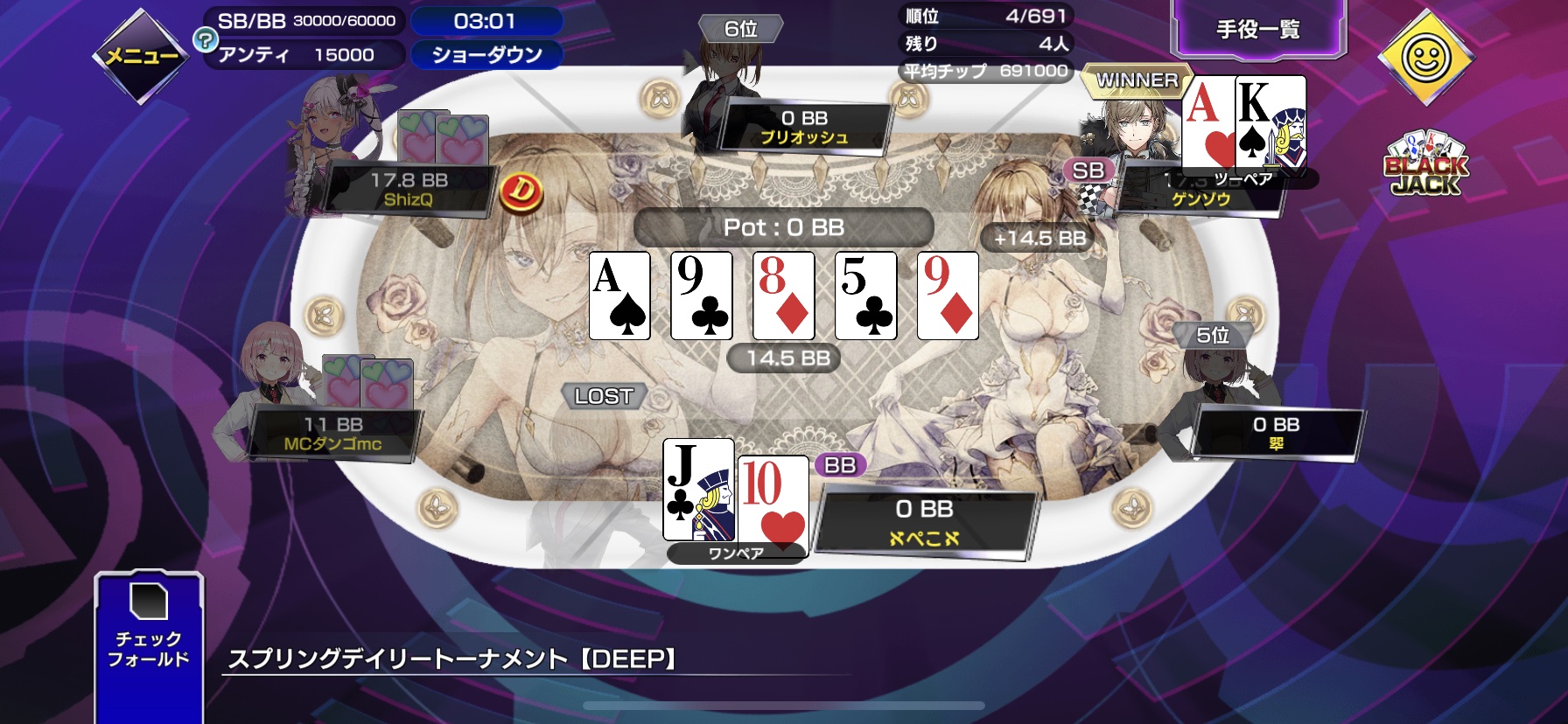This screenshot has height=724, width=1568.
Task: Select the 翠 player nameplate
Action: coord(1275,434)
